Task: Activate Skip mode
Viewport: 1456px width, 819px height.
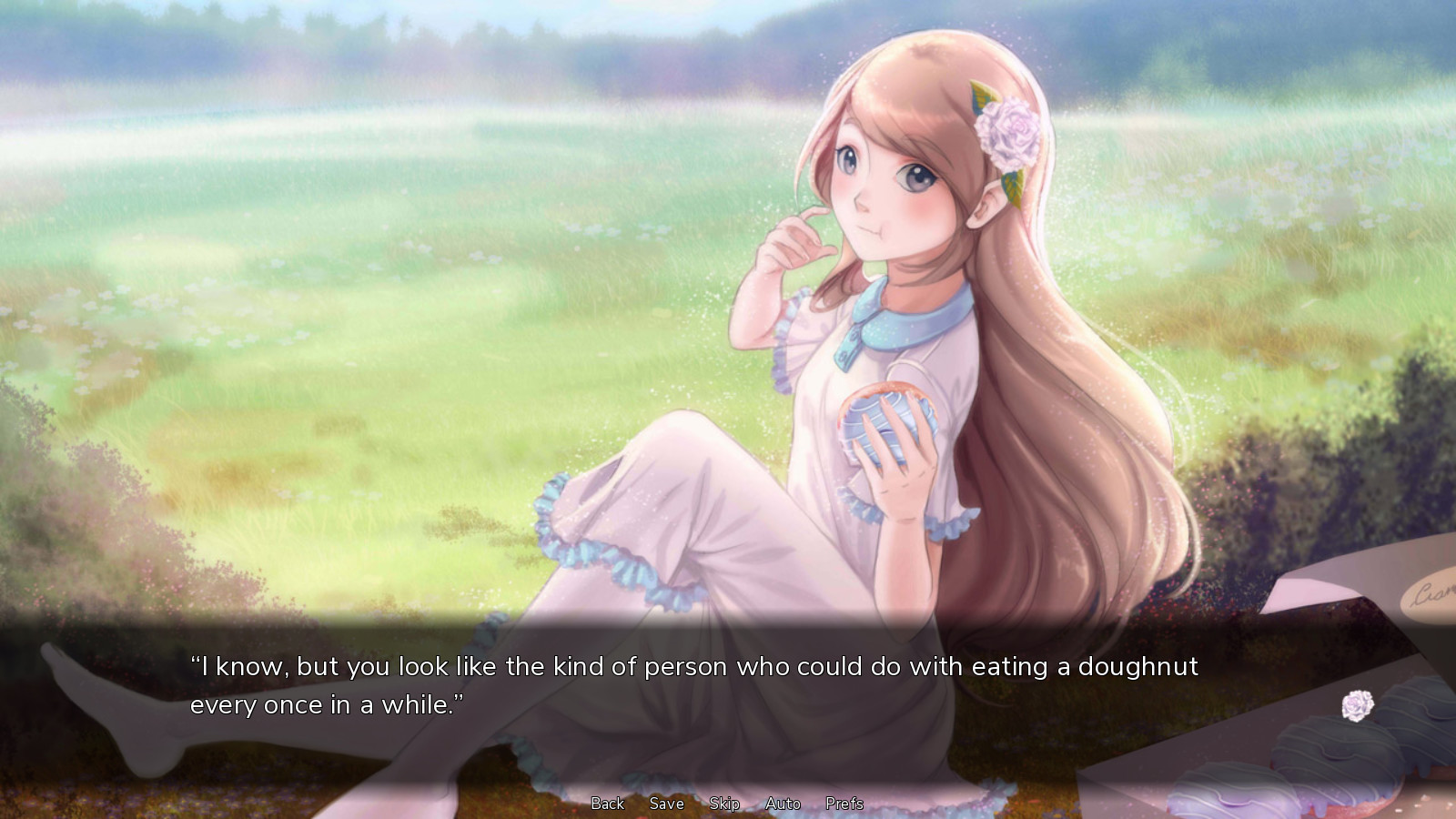Action: [x=724, y=804]
